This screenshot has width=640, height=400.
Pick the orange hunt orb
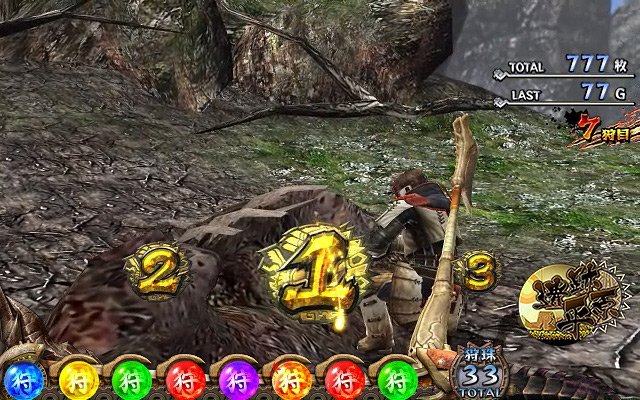[x=291, y=380]
